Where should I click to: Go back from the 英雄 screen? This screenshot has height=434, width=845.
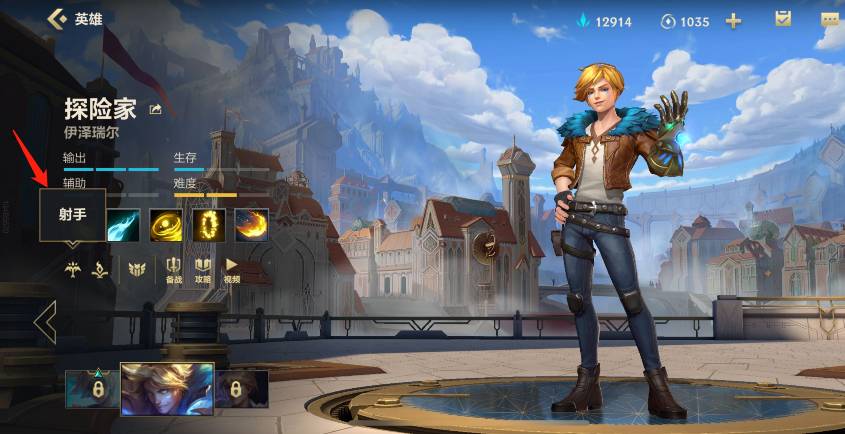(x=57, y=19)
